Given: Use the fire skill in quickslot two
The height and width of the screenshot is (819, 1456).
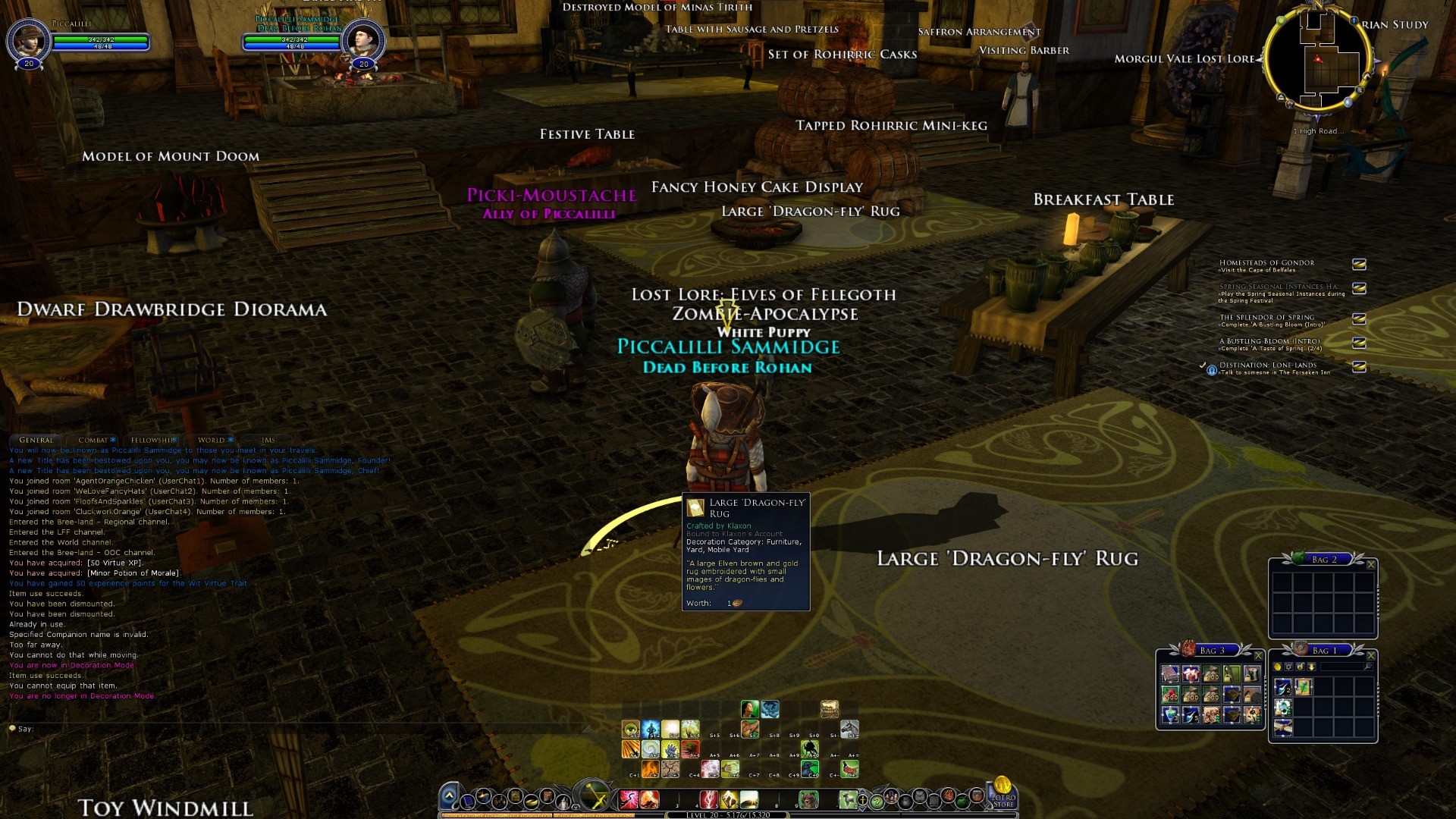Looking at the screenshot, I should pos(649,799).
